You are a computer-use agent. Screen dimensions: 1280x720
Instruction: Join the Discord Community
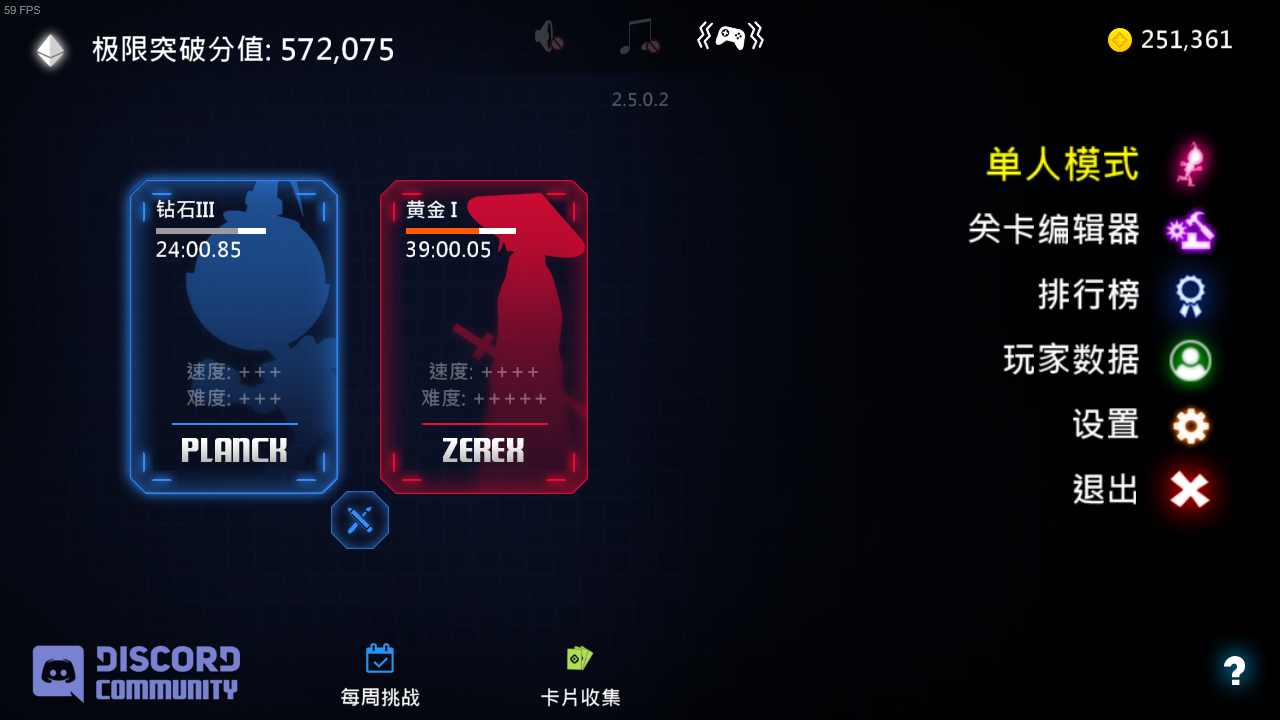(135, 672)
